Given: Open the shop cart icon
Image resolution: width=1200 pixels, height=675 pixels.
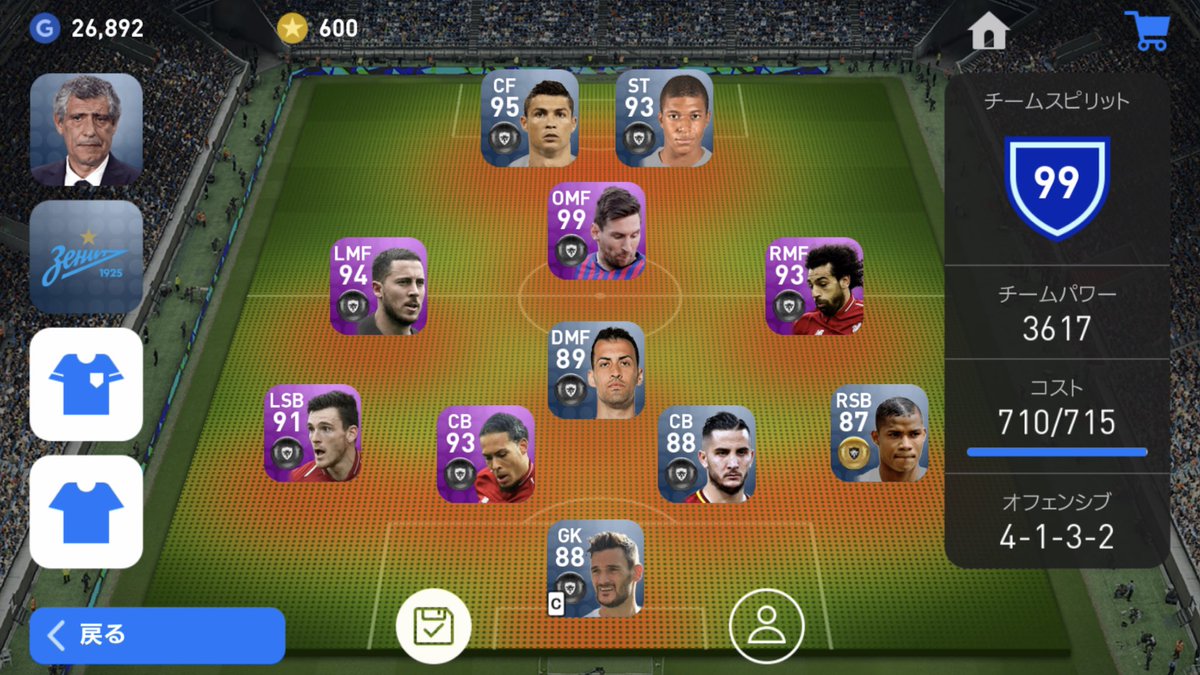Looking at the screenshot, I should pyautogui.click(x=1146, y=31).
